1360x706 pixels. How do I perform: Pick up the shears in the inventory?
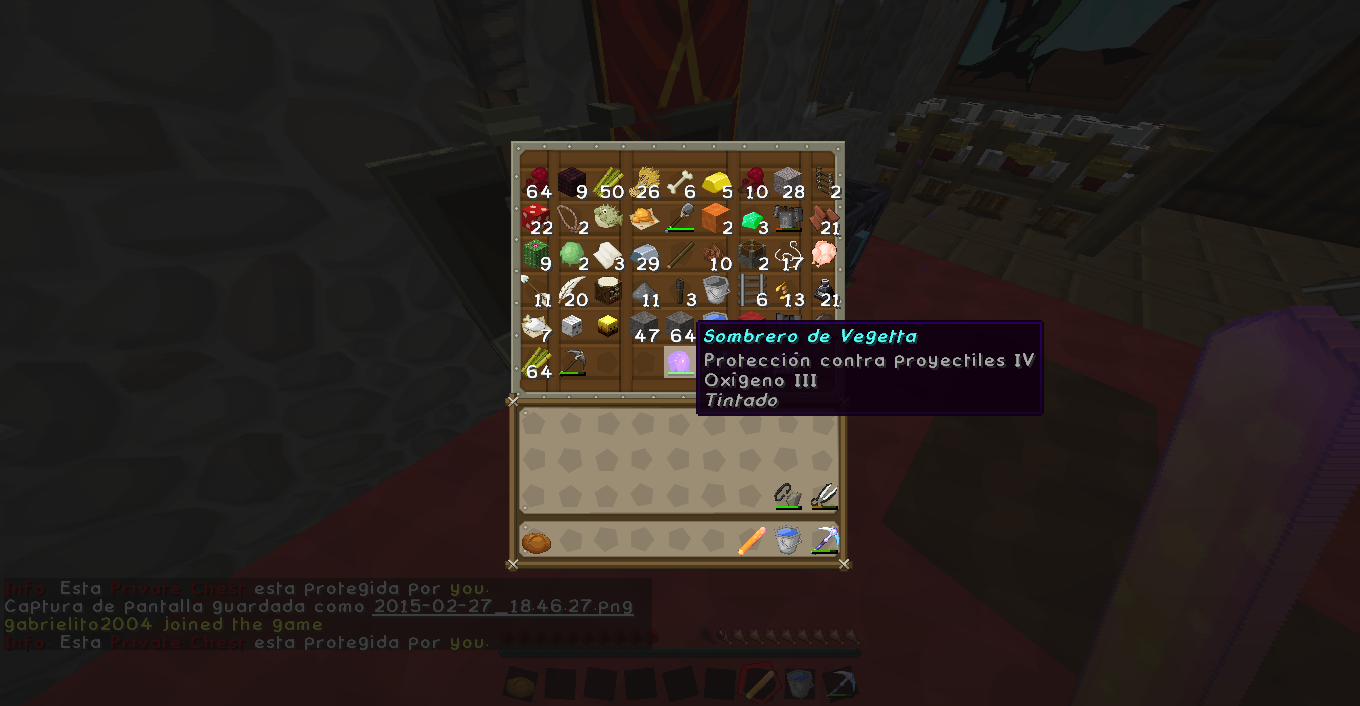coord(824,494)
